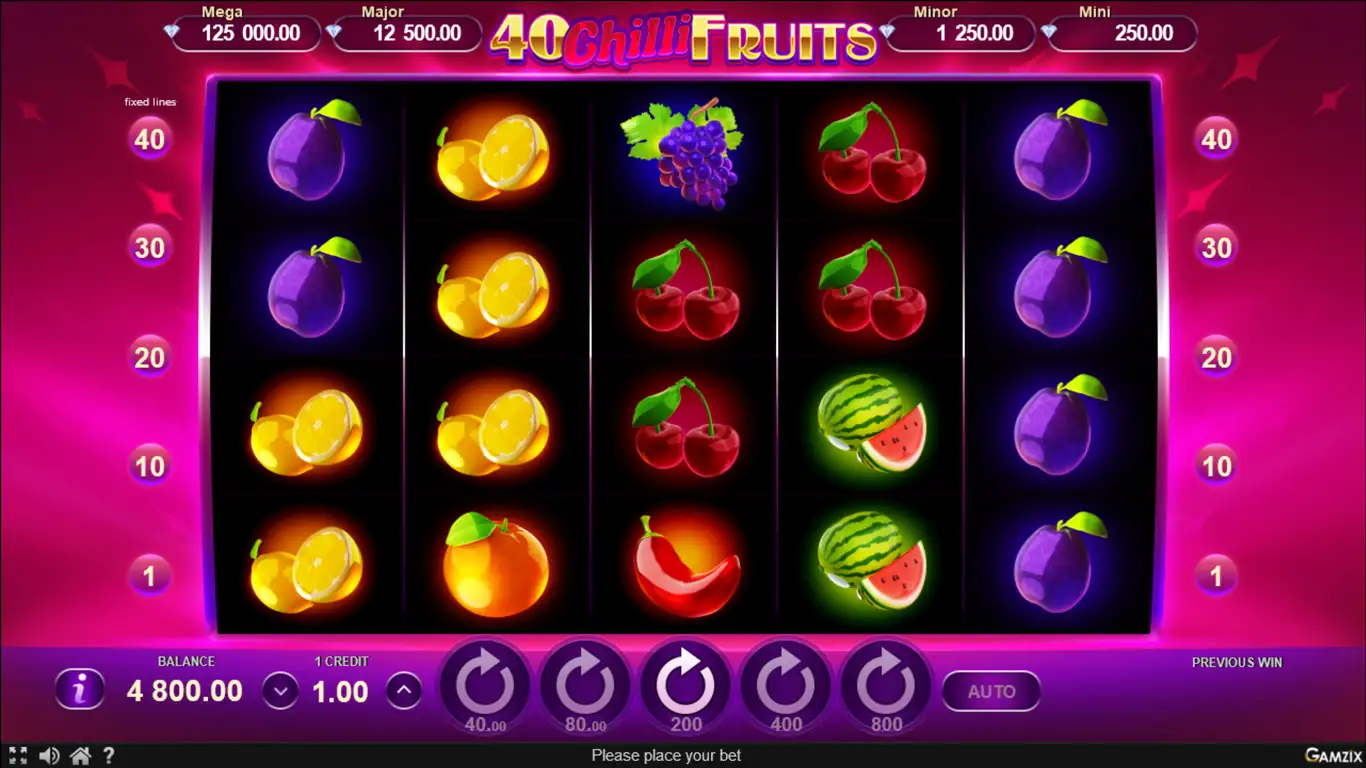1366x768 pixels.
Task: Spin with the 800 bet
Action: coord(886,687)
